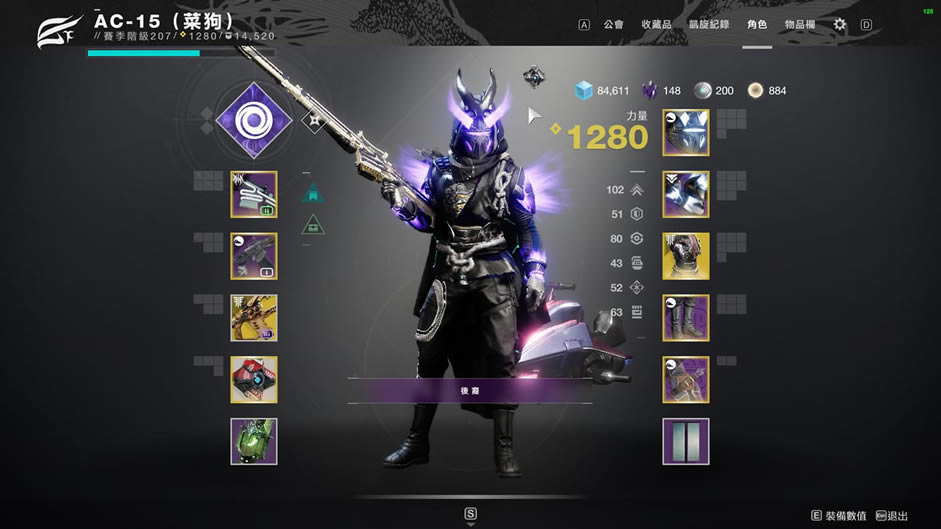This screenshot has height=529, width=941.
Task: Select the gauntlets armor slot
Action: [x=686, y=194]
